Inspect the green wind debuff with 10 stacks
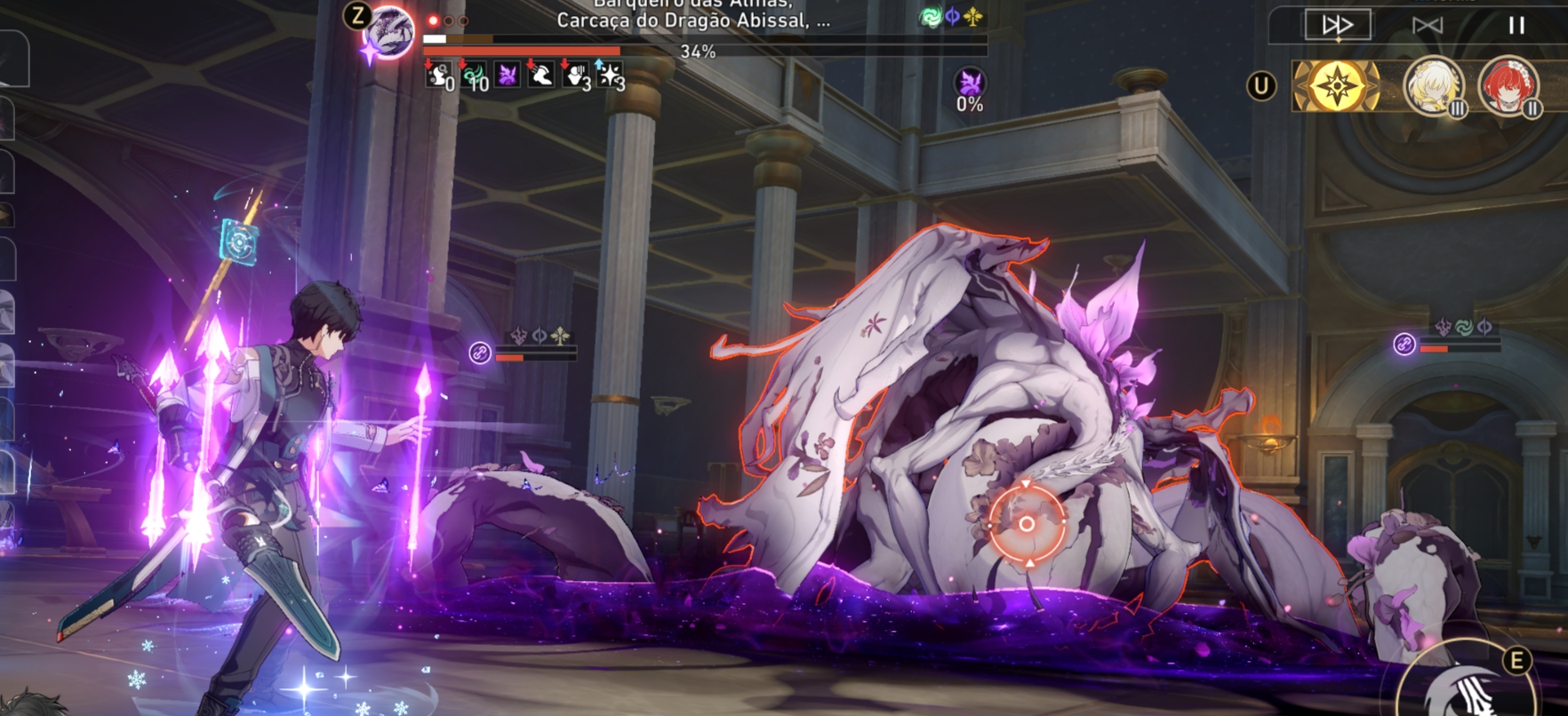Screen dimensions: 1568x716 [x=475, y=76]
